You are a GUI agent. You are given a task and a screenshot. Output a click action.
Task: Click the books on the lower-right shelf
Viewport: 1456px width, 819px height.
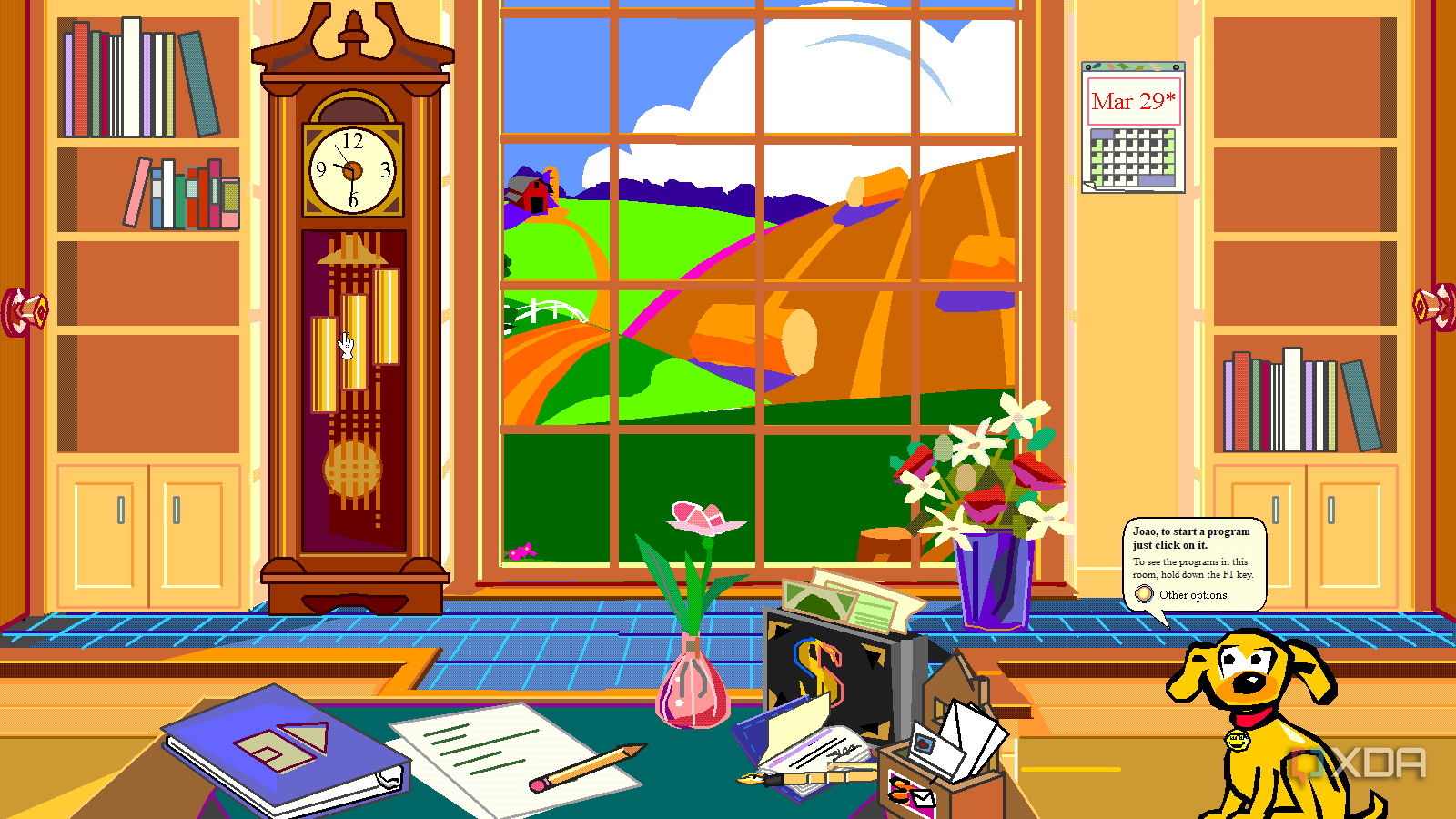[1283, 400]
